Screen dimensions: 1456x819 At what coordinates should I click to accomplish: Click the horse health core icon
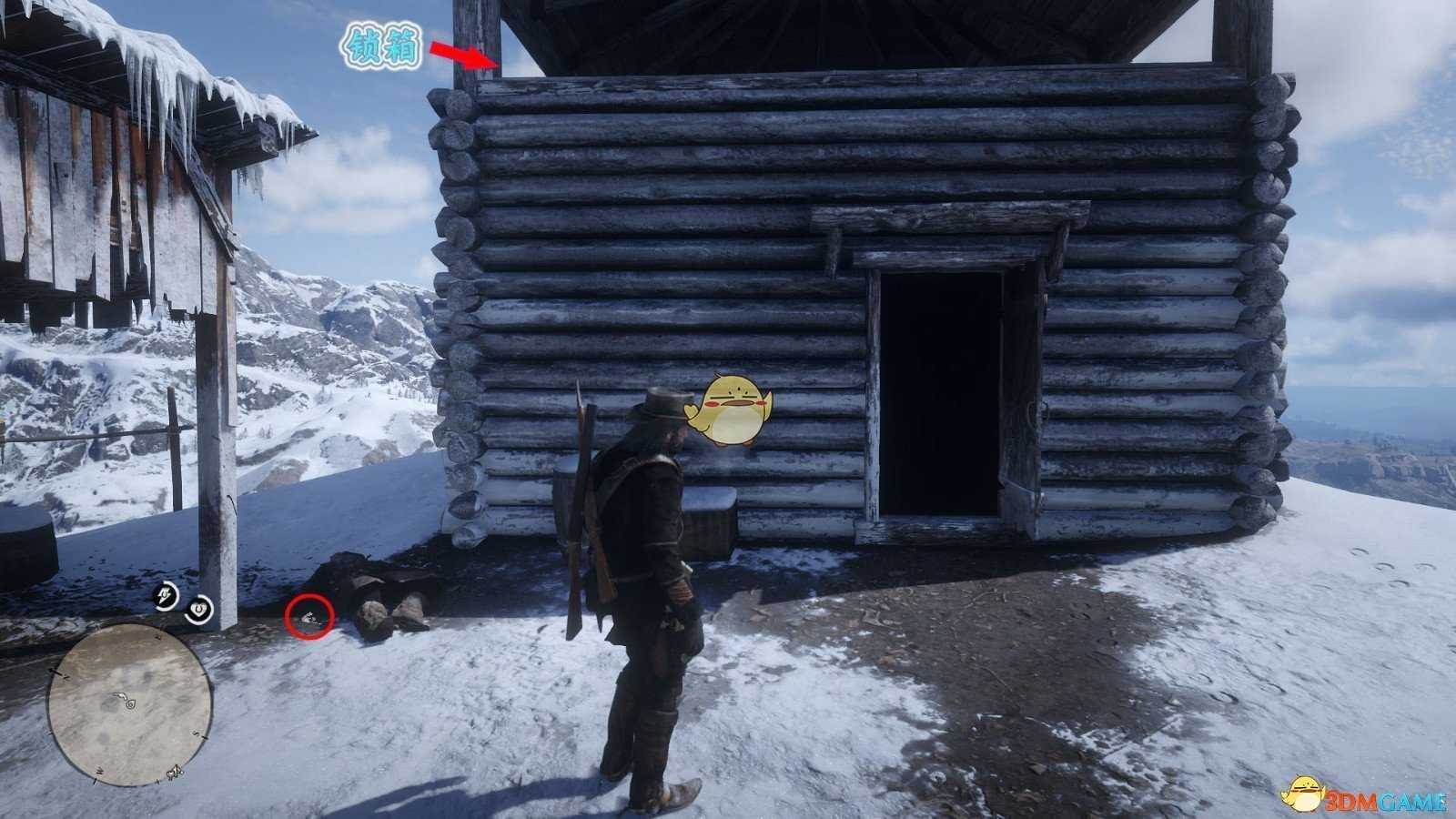199,609
